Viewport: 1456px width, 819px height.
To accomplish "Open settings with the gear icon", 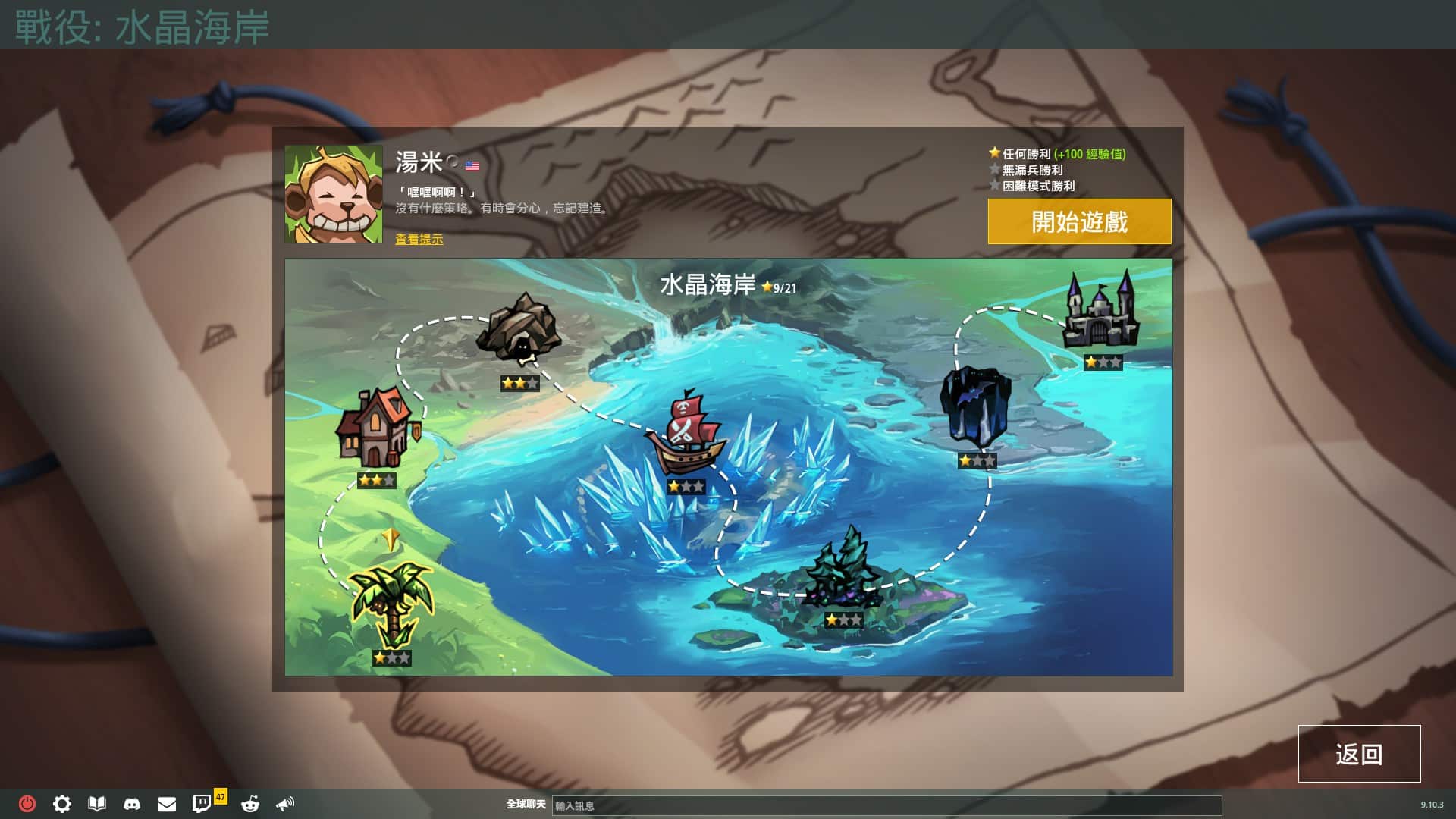I will click(x=62, y=804).
